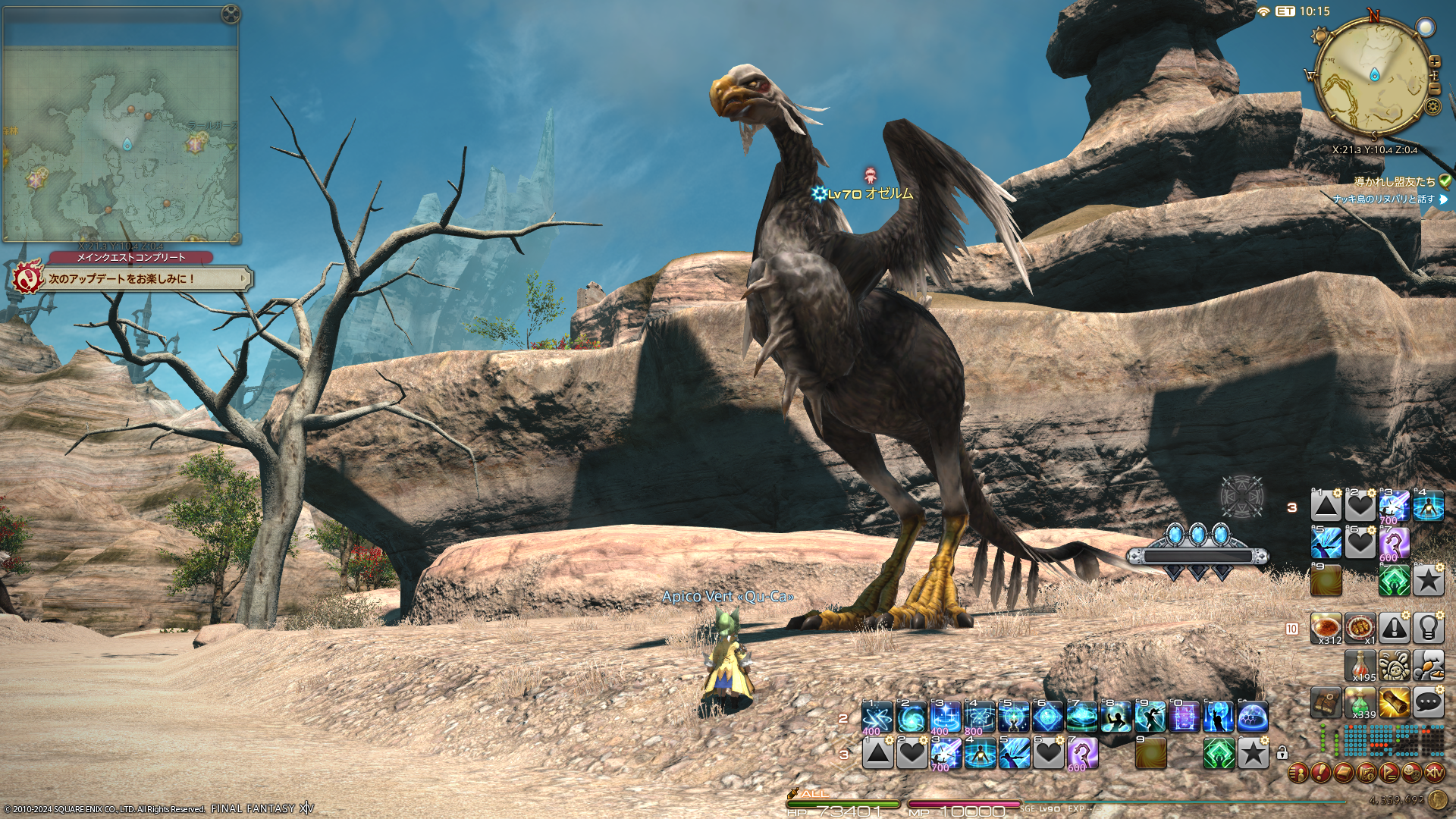Zoom in the minimap with plus button
1456x819 pixels.
tap(1434, 61)
